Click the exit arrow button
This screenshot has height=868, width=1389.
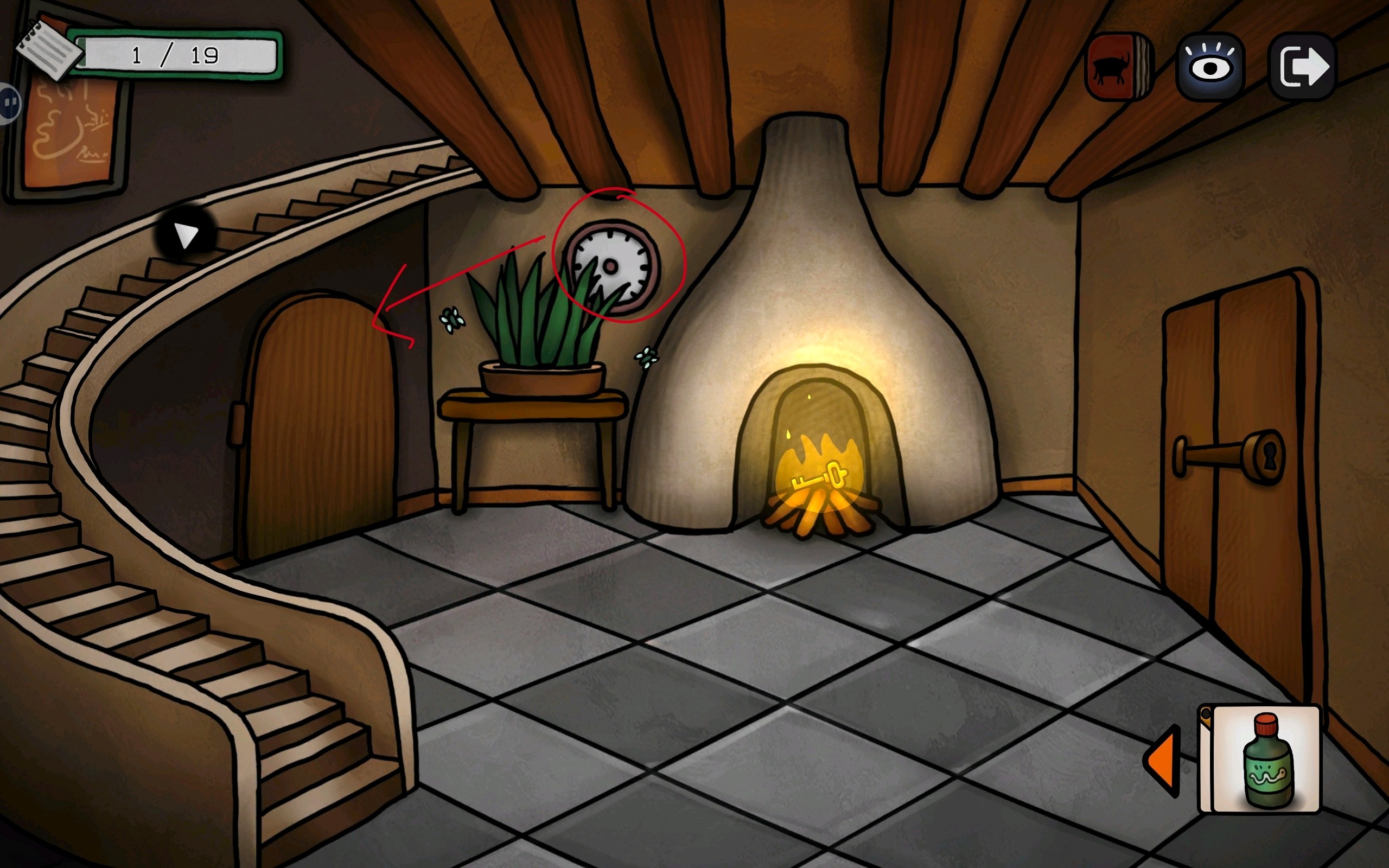click(1303, 68)
